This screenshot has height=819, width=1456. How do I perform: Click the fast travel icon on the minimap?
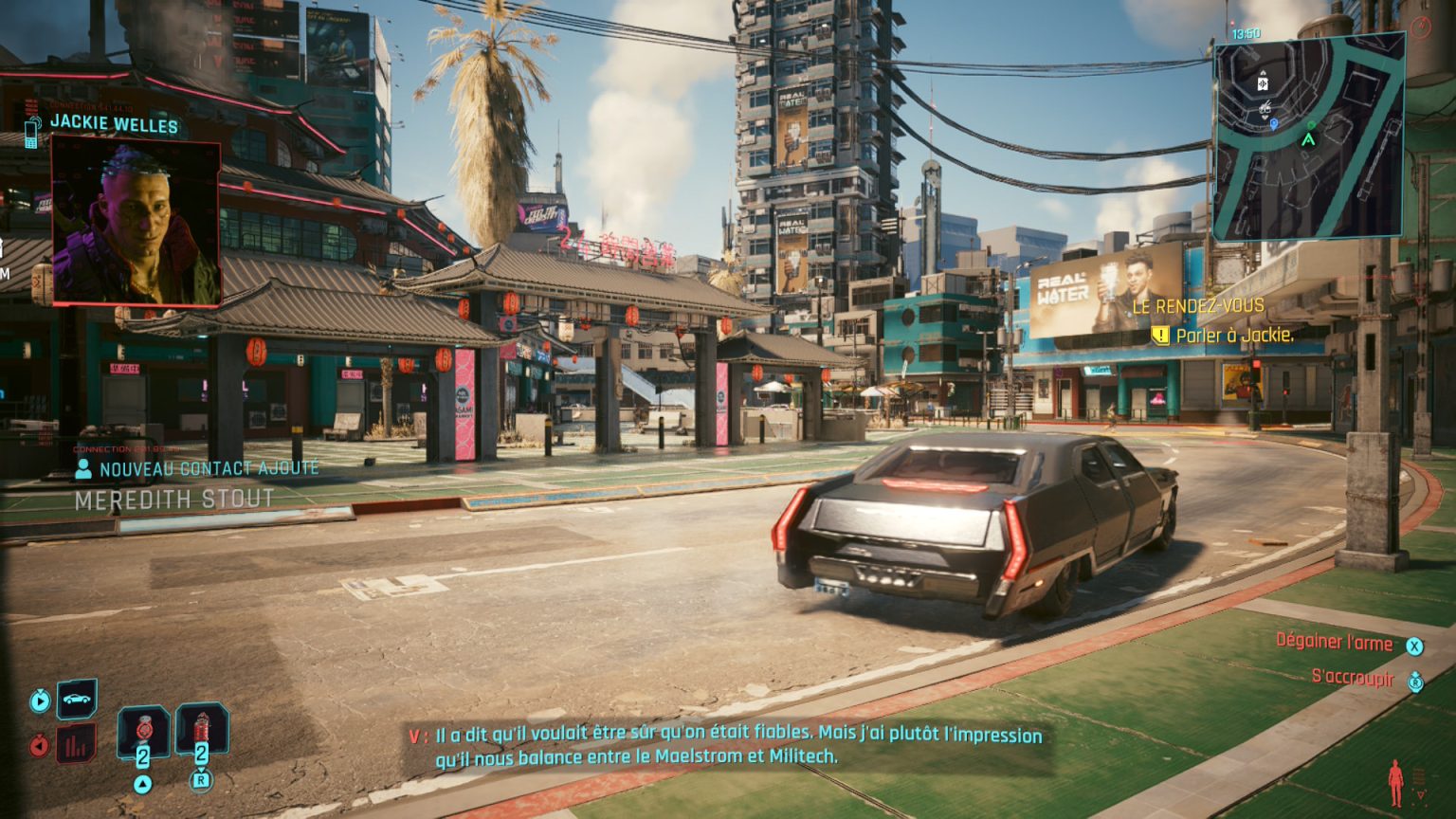point(1263,82)
